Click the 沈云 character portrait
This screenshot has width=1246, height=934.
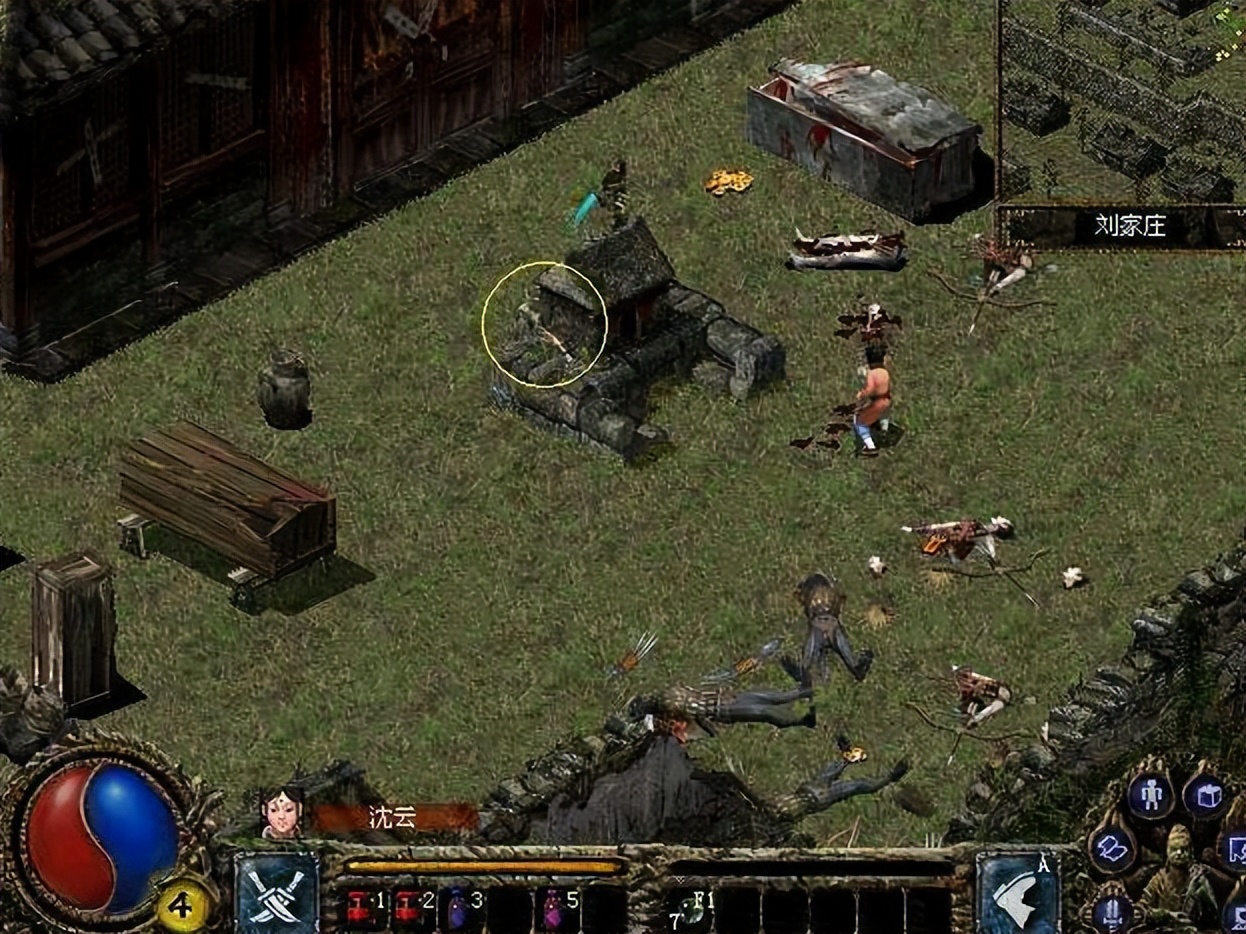click(x=282, y=812)
